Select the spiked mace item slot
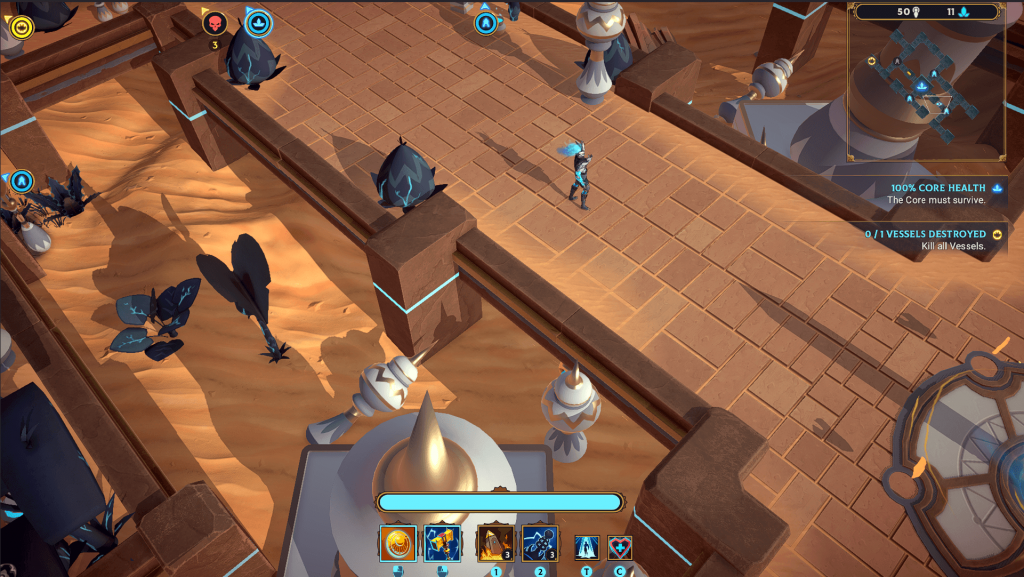This screenshot has width=1024, height=577. pos(540,543)
